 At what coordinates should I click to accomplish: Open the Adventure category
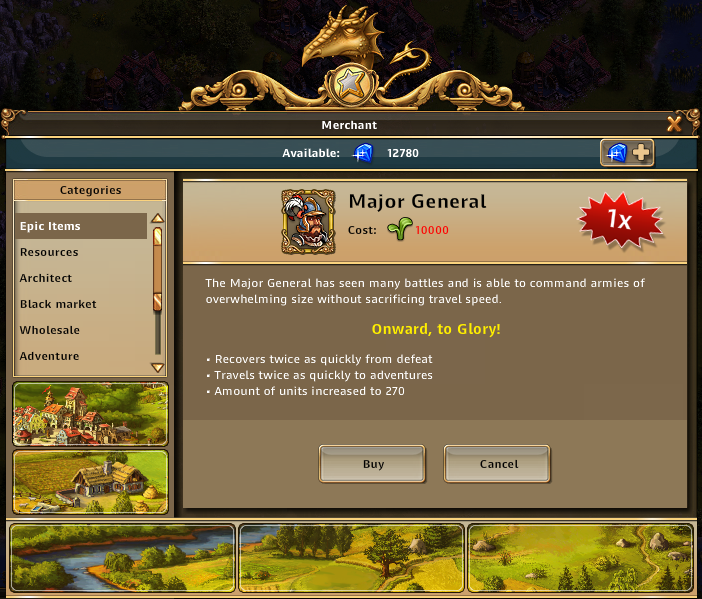click(x=80, y=356)
